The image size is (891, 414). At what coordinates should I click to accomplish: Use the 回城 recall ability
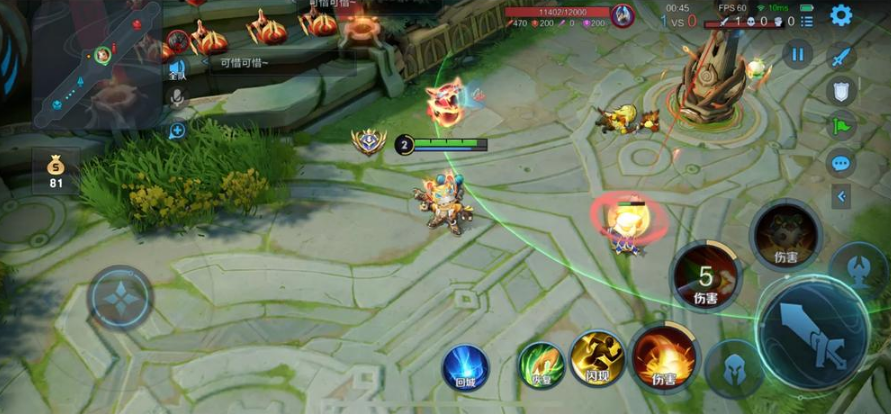pos(464,365)
